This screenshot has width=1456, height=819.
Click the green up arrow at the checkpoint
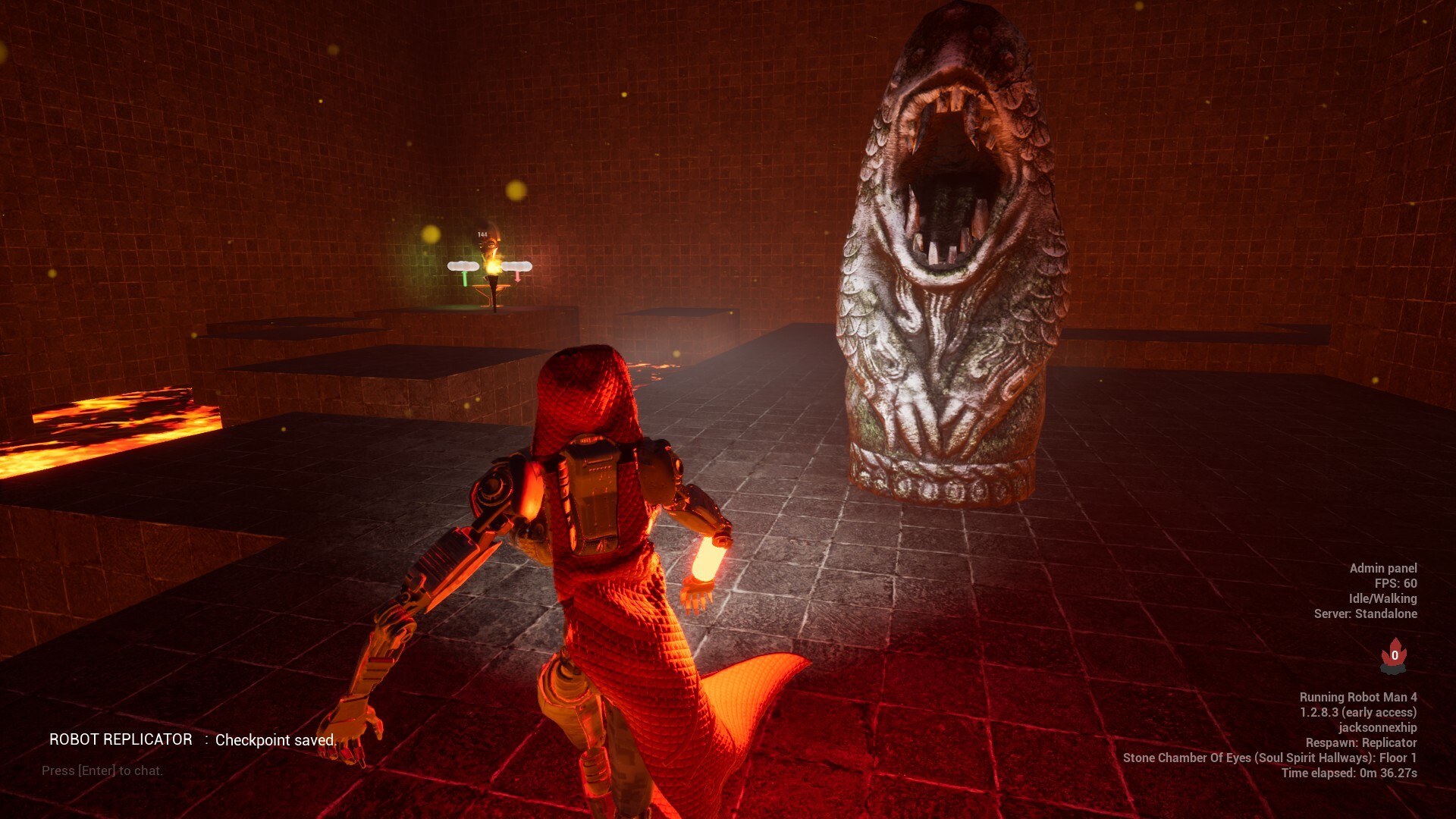[x=465, y=278]
